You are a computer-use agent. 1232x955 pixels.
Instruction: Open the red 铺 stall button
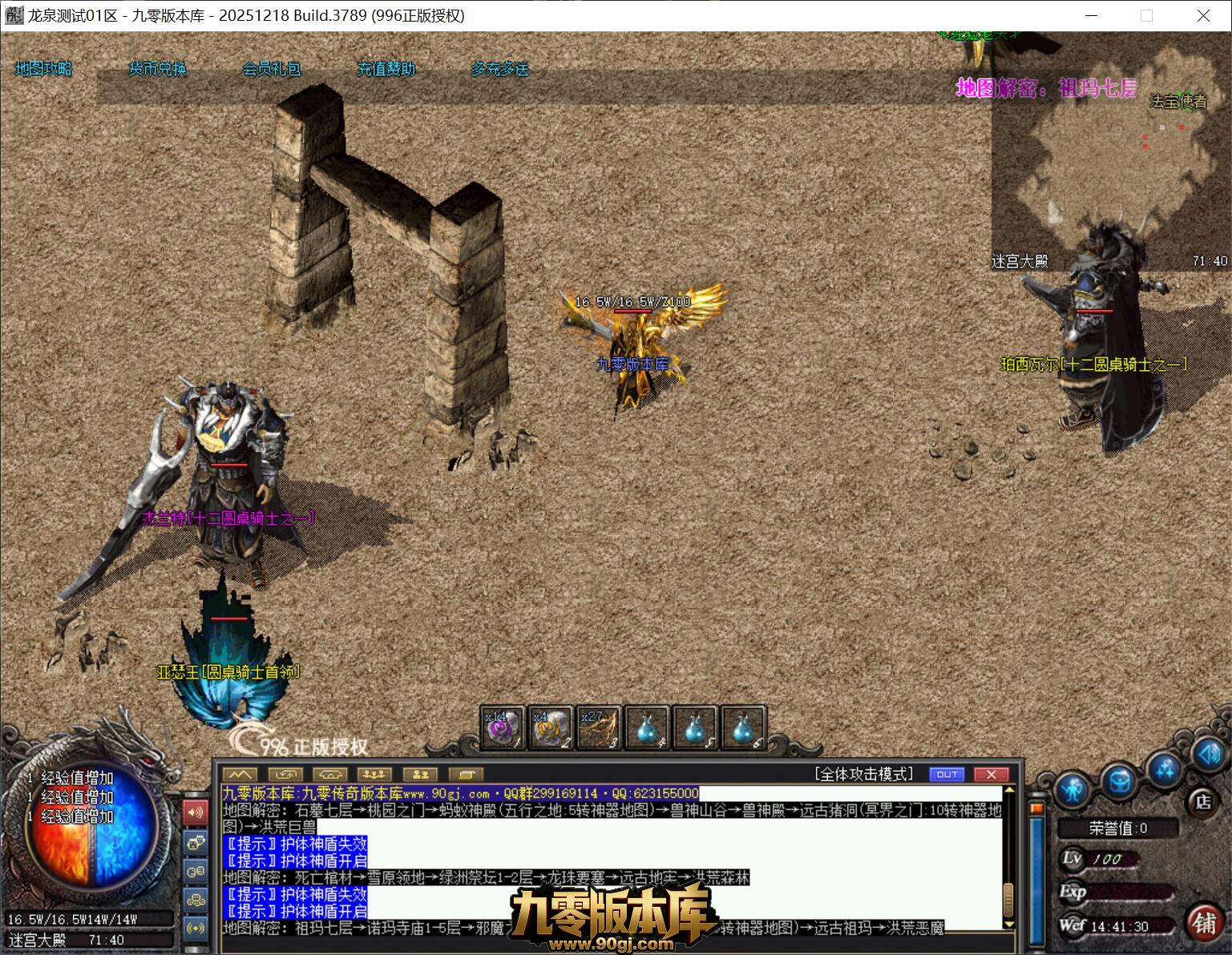click(x=1204, y=923)
